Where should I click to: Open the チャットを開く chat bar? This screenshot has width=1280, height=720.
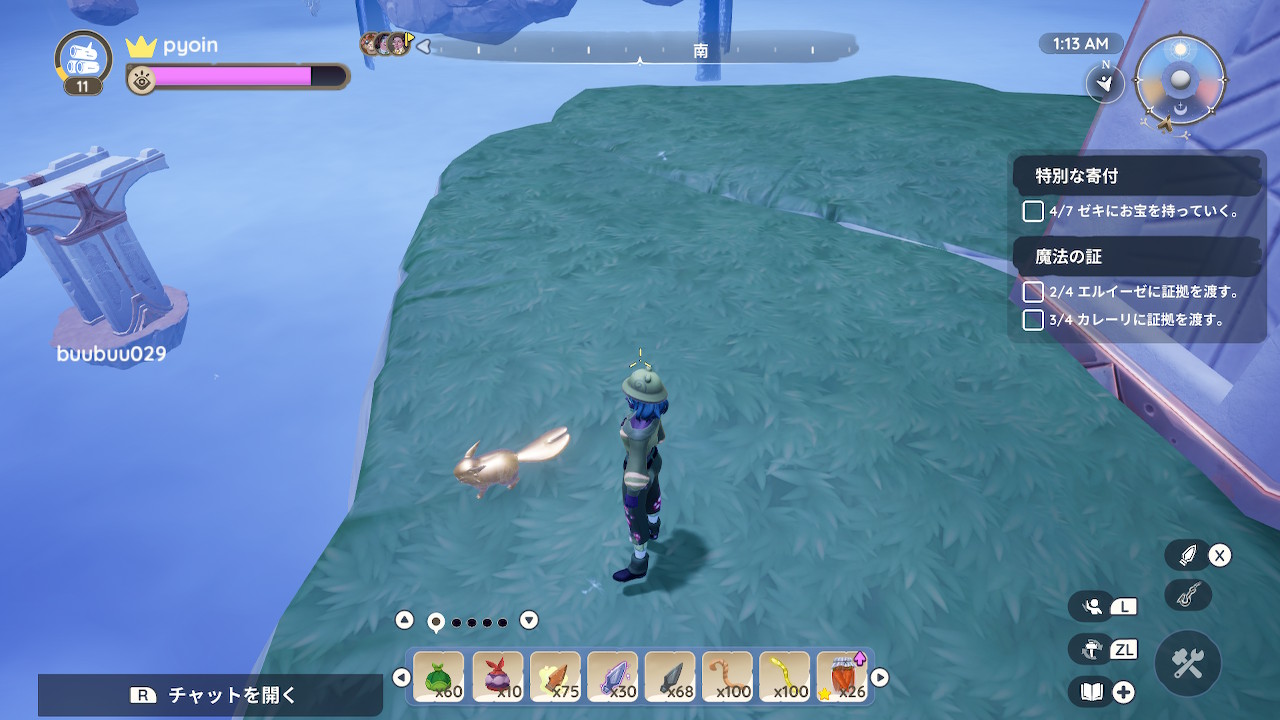(211, 695)
